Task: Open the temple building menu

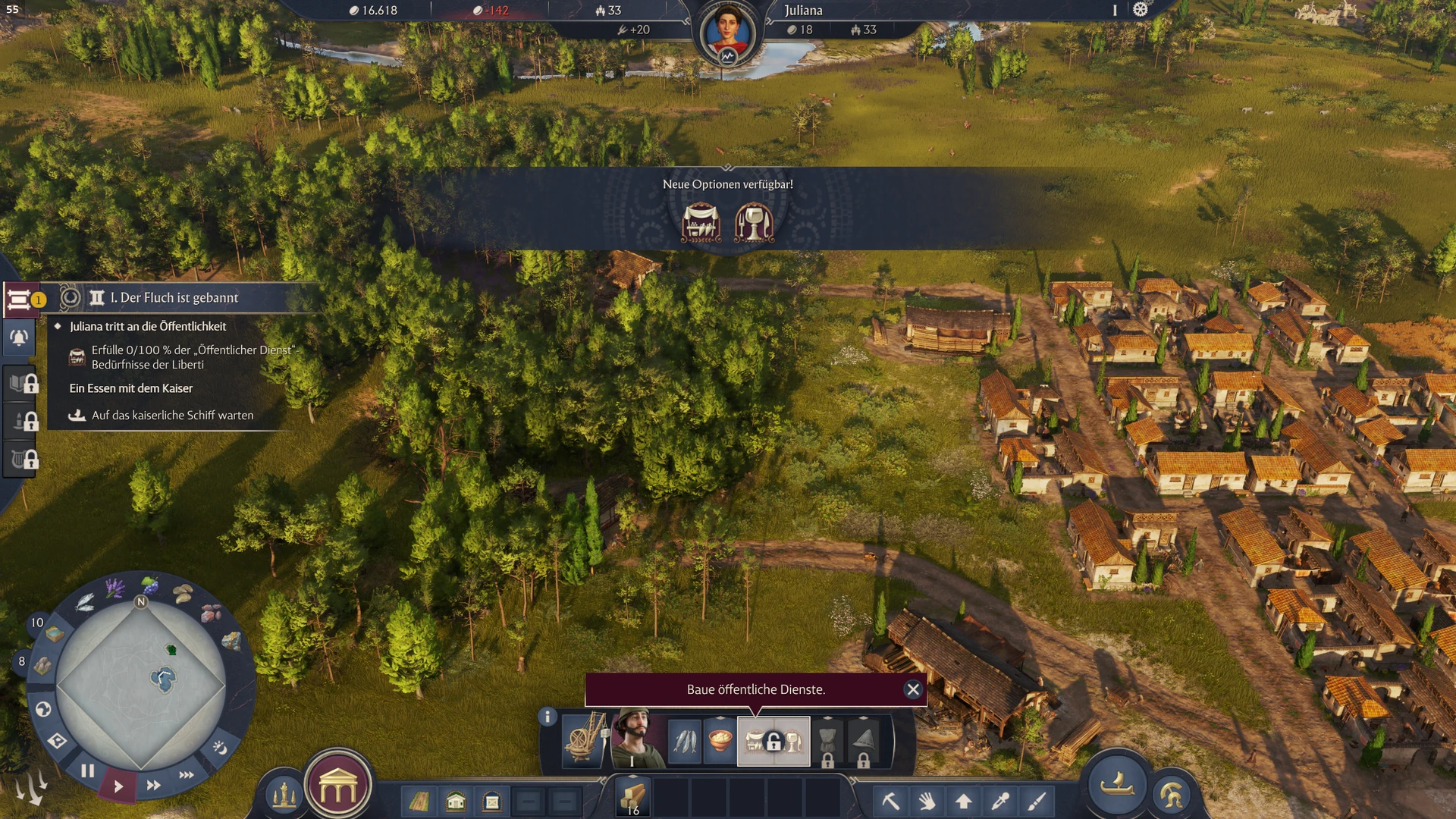Action: pyautogui.click(x=338, y=789)
